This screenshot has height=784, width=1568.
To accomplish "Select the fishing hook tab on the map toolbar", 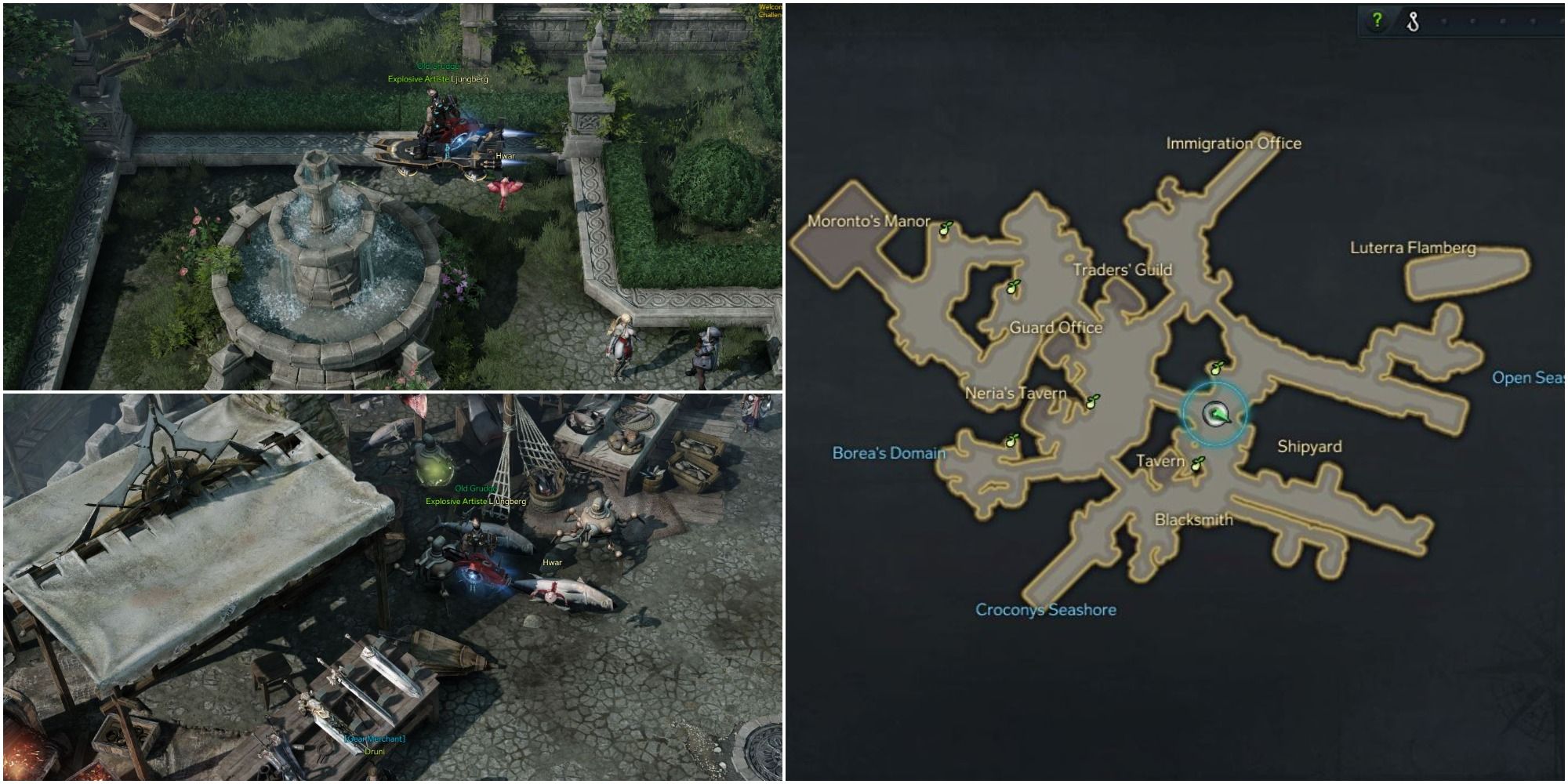I will [1412, 20].
